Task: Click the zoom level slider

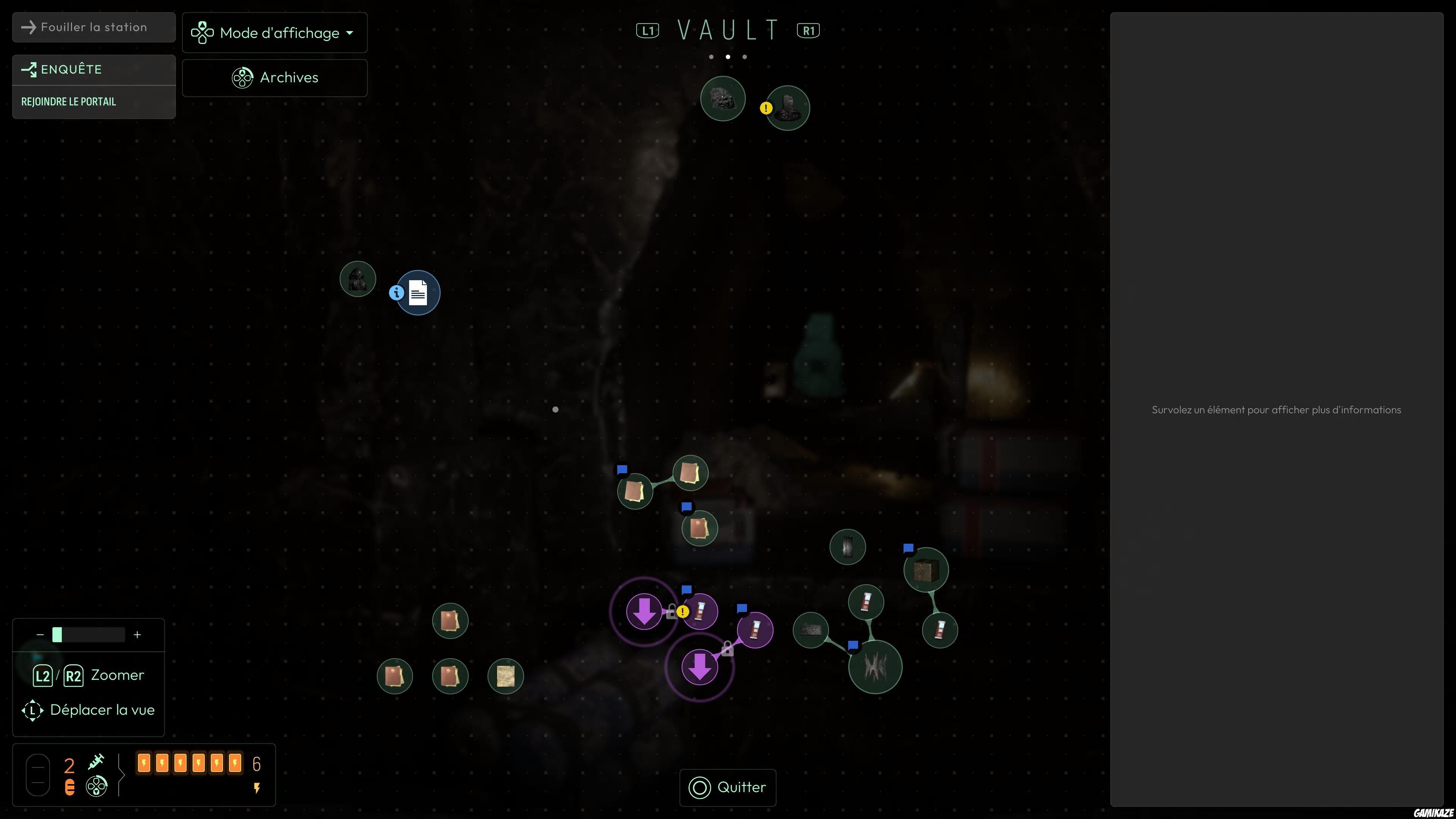Action: tap(89, 635)
